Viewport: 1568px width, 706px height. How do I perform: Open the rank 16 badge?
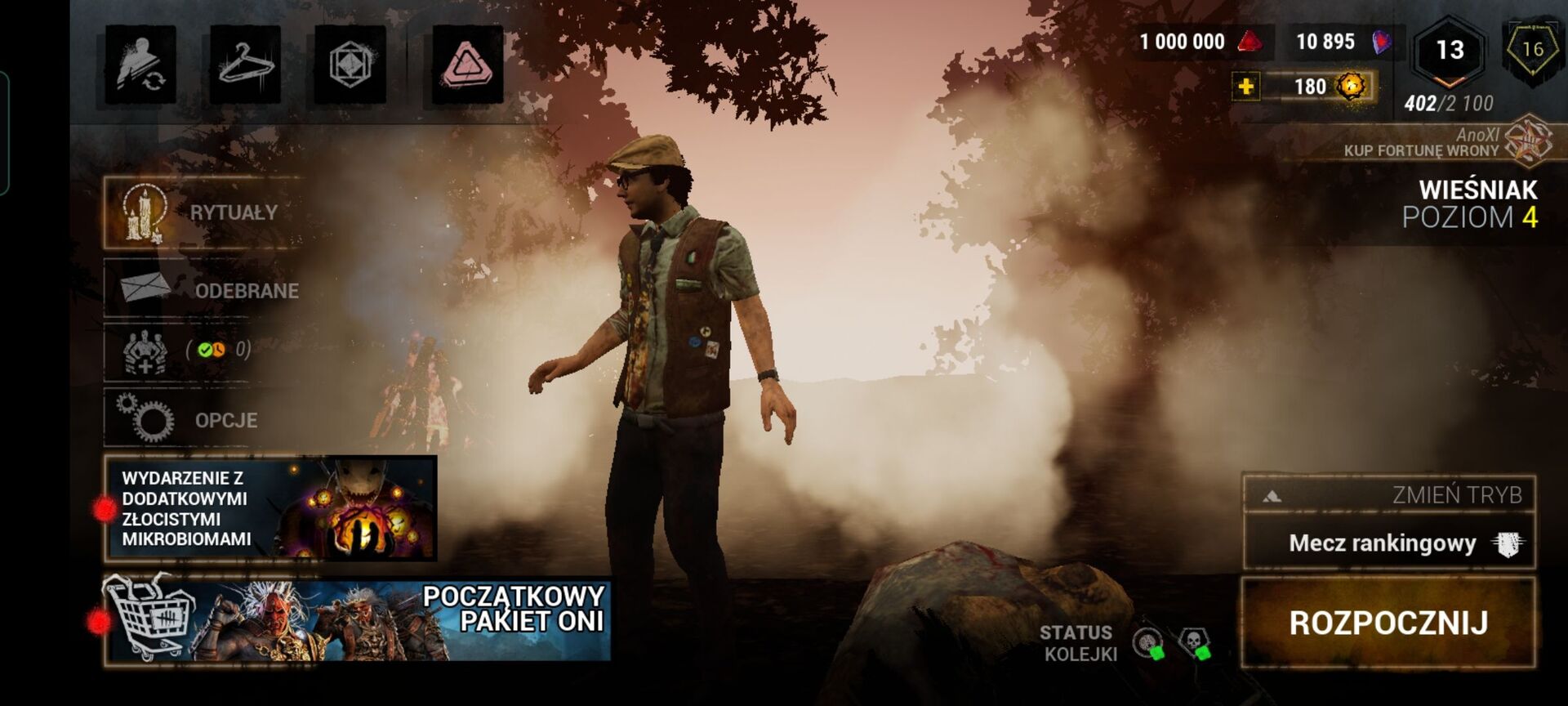coord(1533,50)
